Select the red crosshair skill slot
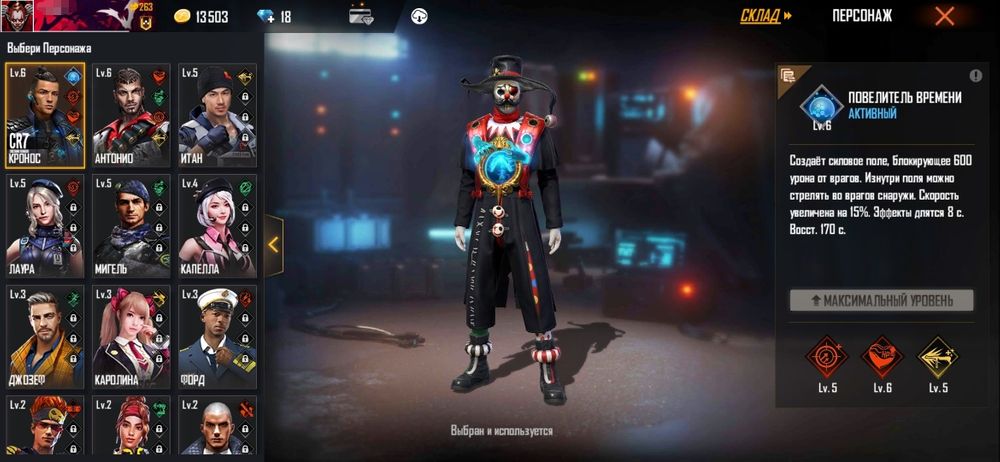This screenshot has width=1000, height=462. 826,356
